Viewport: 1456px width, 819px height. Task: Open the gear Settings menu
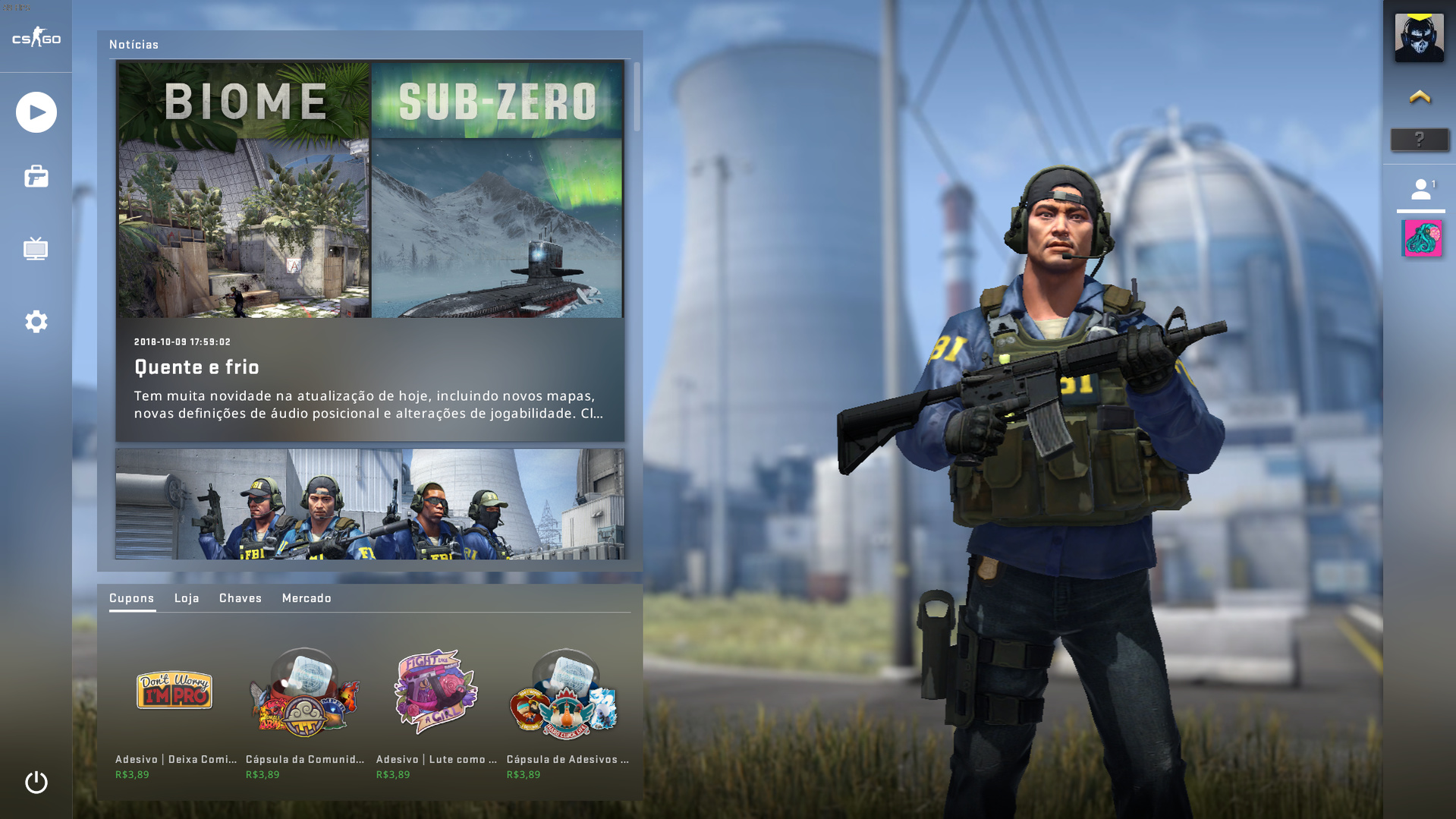(x=36, y=321)
